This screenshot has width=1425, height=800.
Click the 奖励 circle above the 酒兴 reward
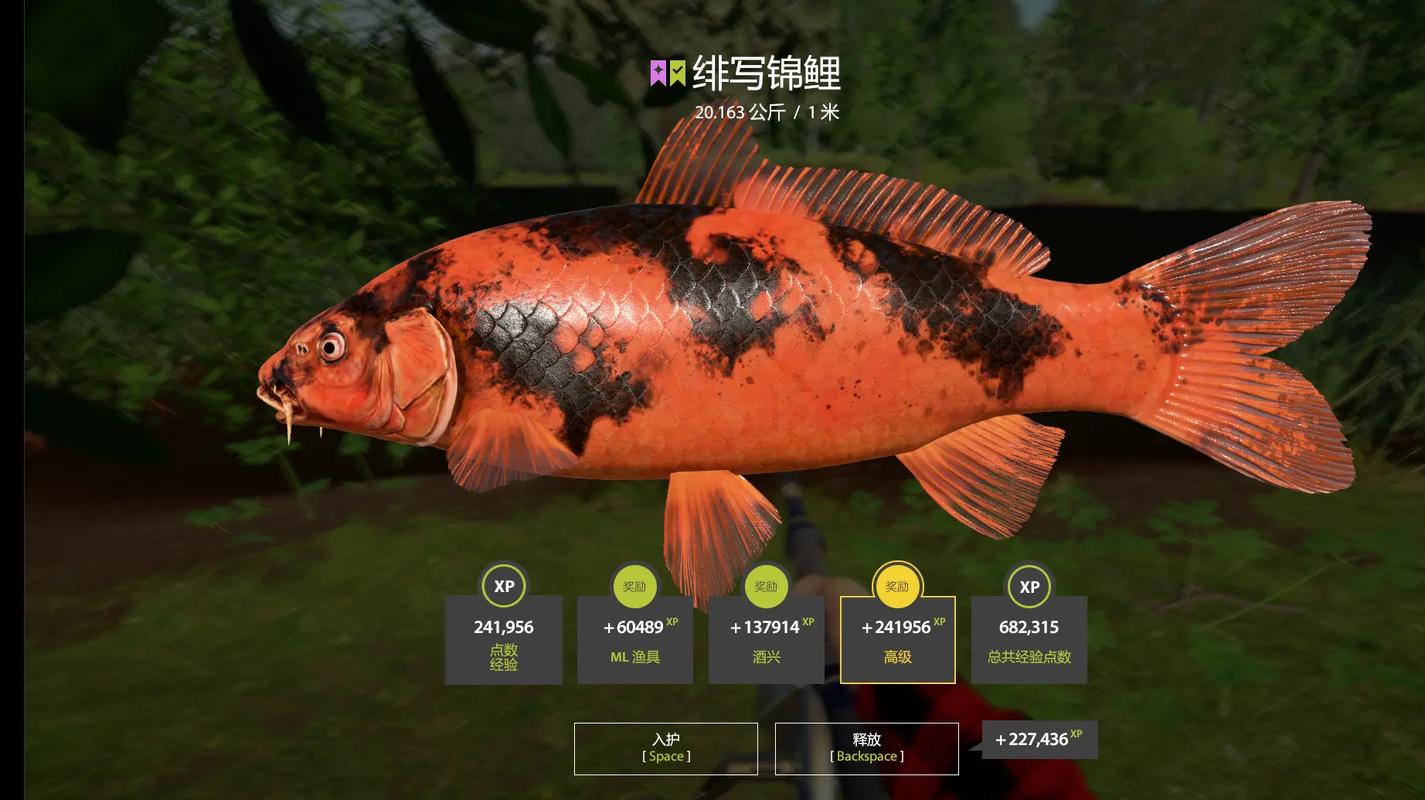(x=765, y=586)
